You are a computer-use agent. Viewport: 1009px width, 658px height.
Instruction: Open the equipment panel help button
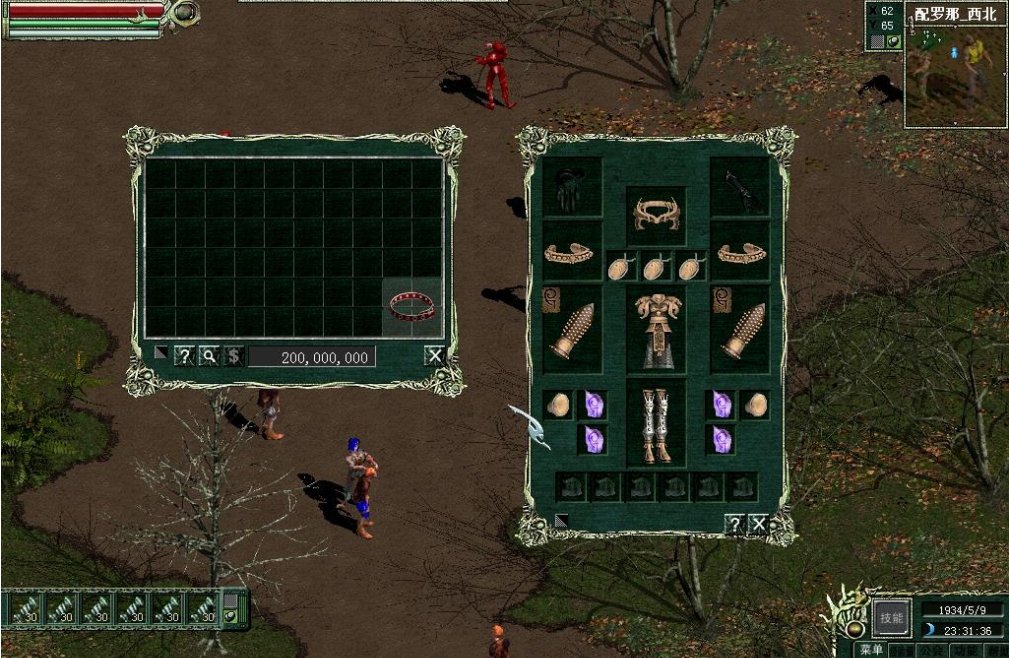735,524
